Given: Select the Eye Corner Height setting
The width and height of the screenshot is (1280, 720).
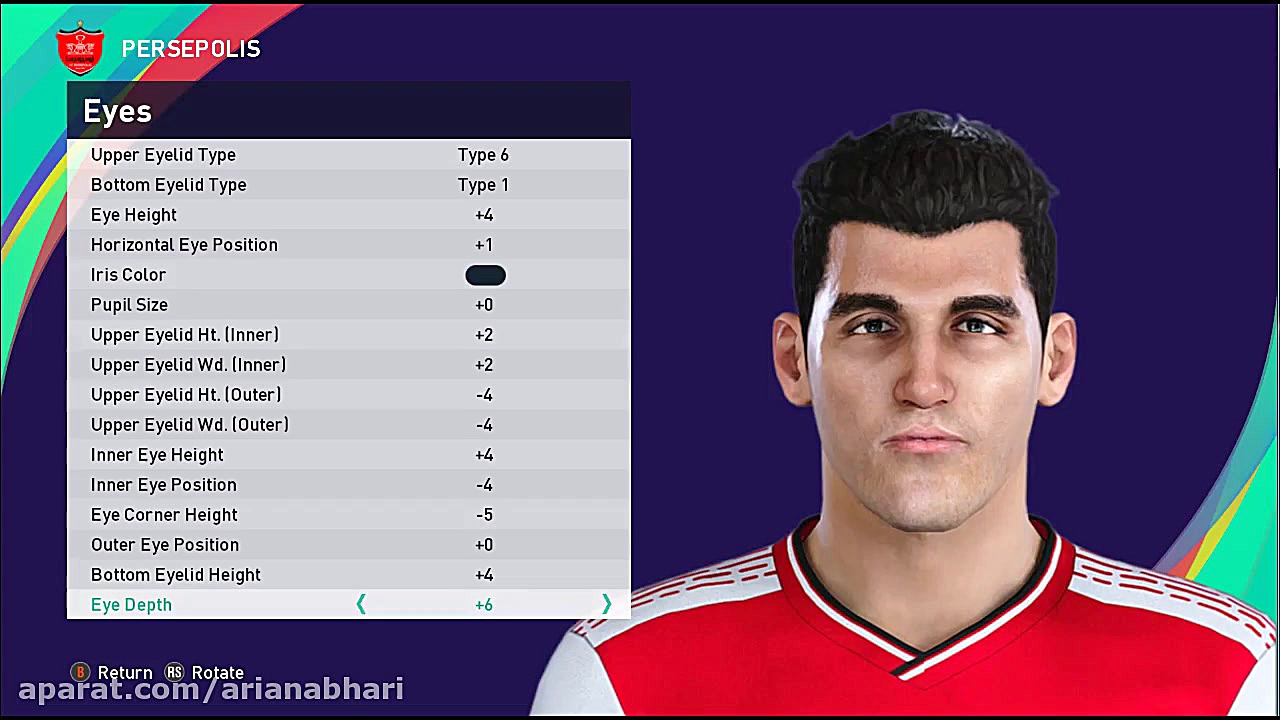Looking at the screenshot, I should (300, 515).
